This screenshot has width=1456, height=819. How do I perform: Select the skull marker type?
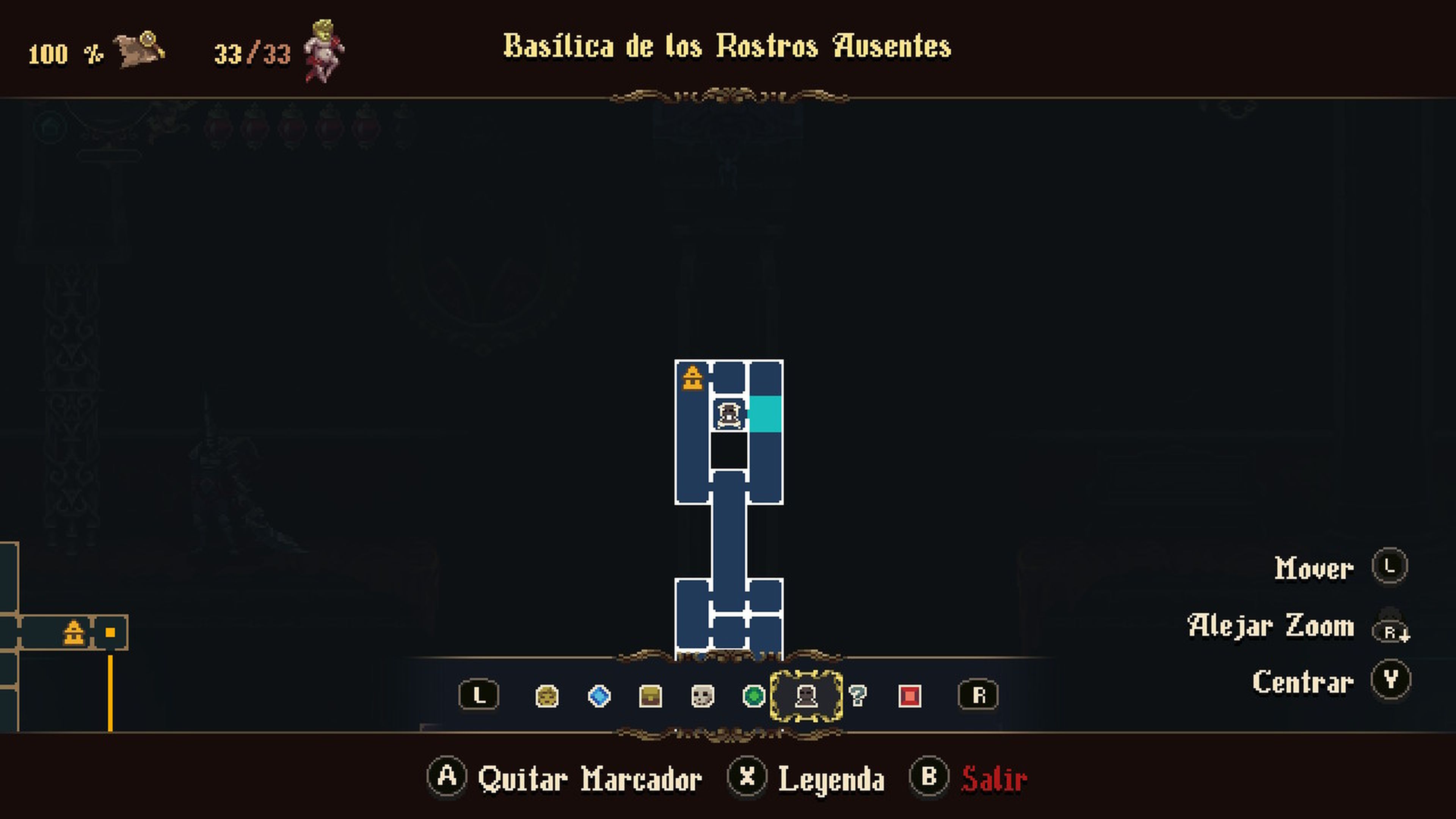click(x=703, y=696)
